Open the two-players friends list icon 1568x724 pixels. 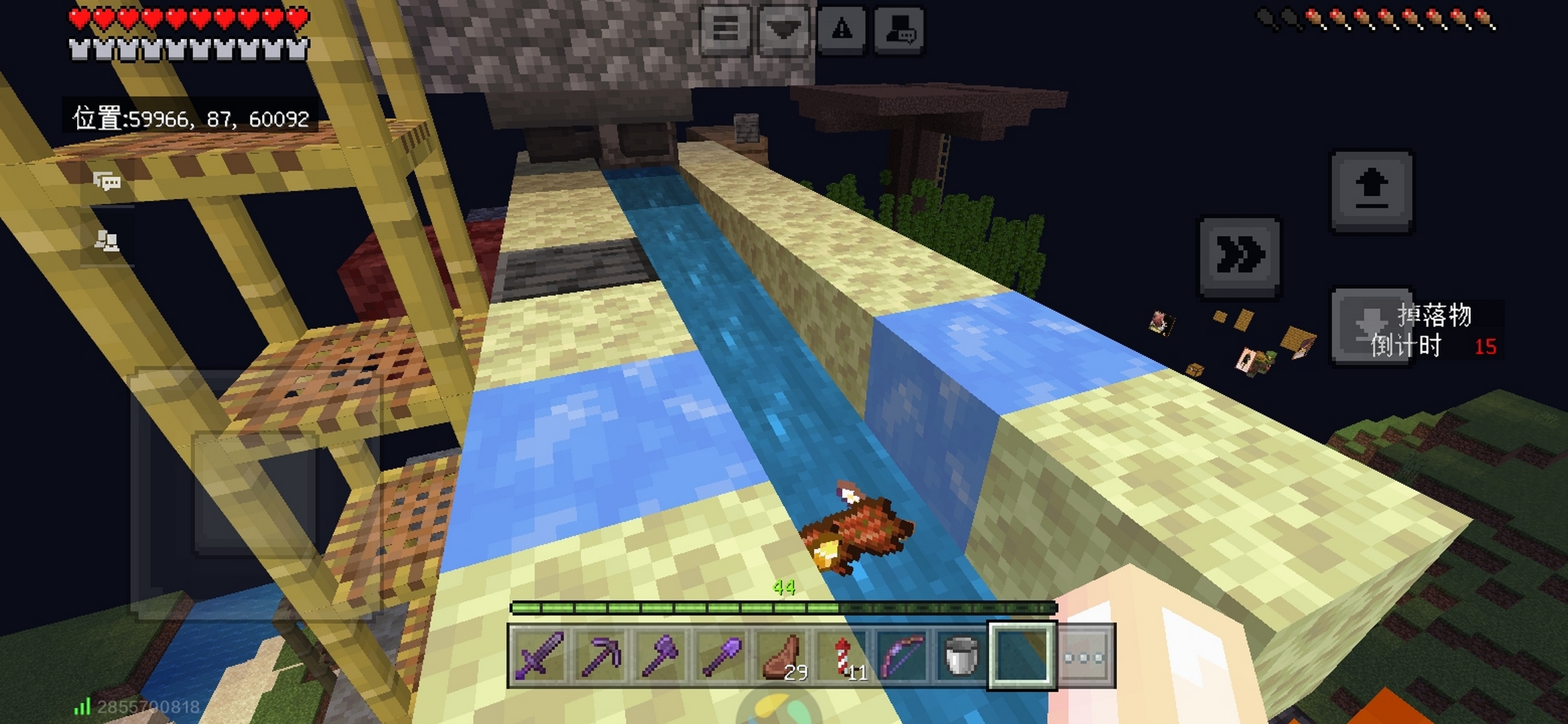(107, 240)
